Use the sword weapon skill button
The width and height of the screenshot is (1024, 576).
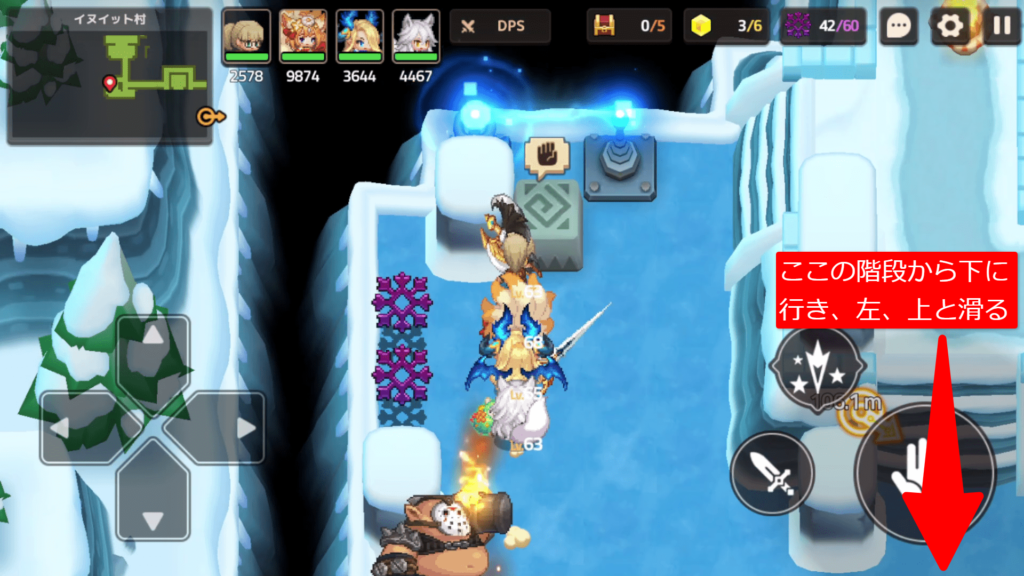772,474
